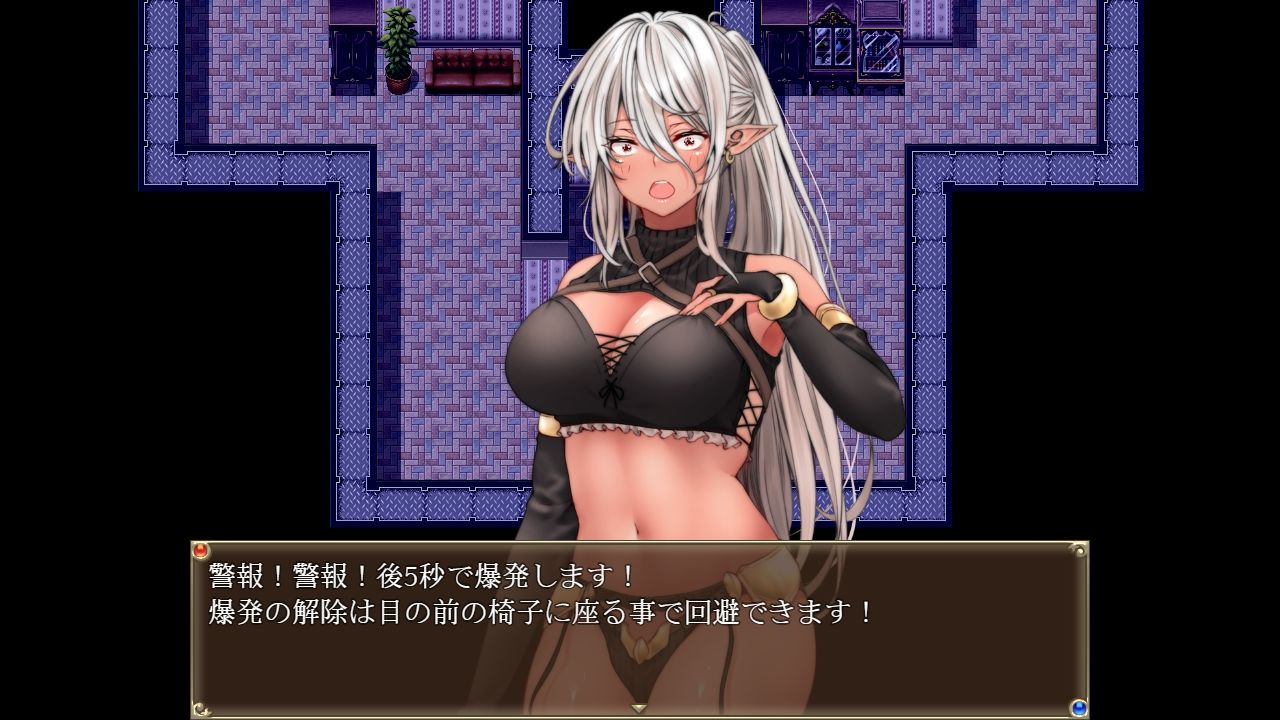Click the gold ornament at the message box's bottom-left corner
The image size is (1280, 720).
coord(201,709)
